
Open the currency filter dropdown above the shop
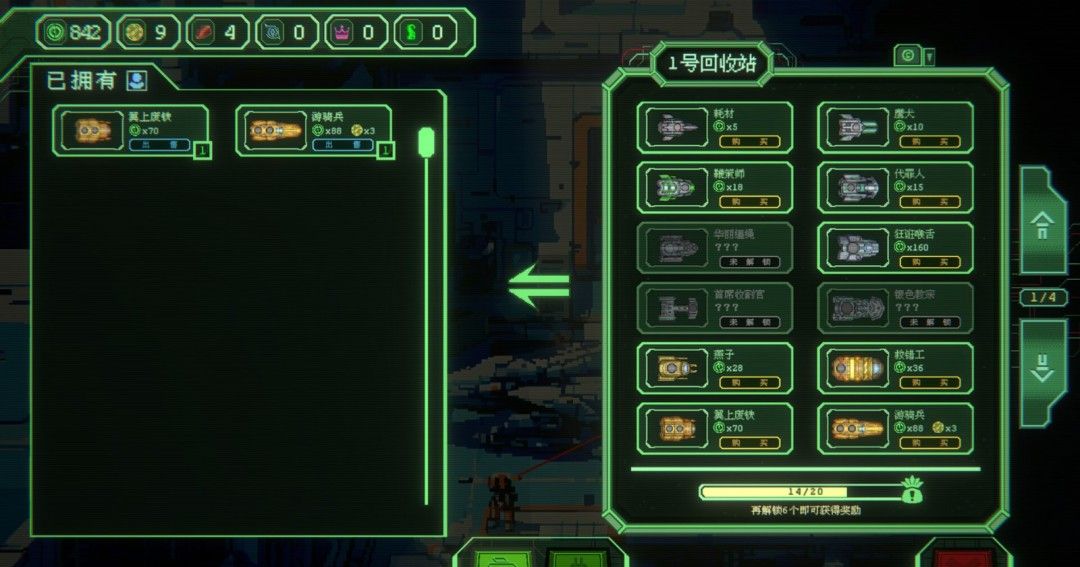(914, 56)
